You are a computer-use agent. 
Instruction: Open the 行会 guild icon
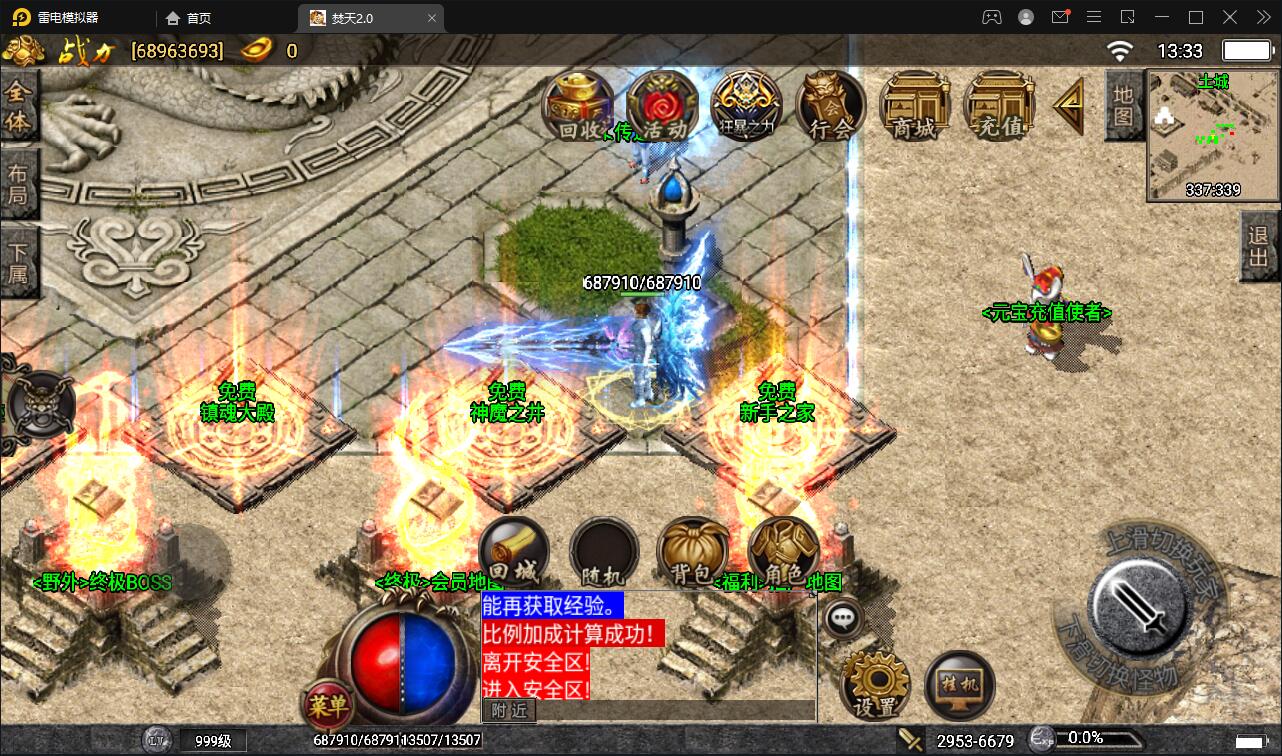coord(830,103)
